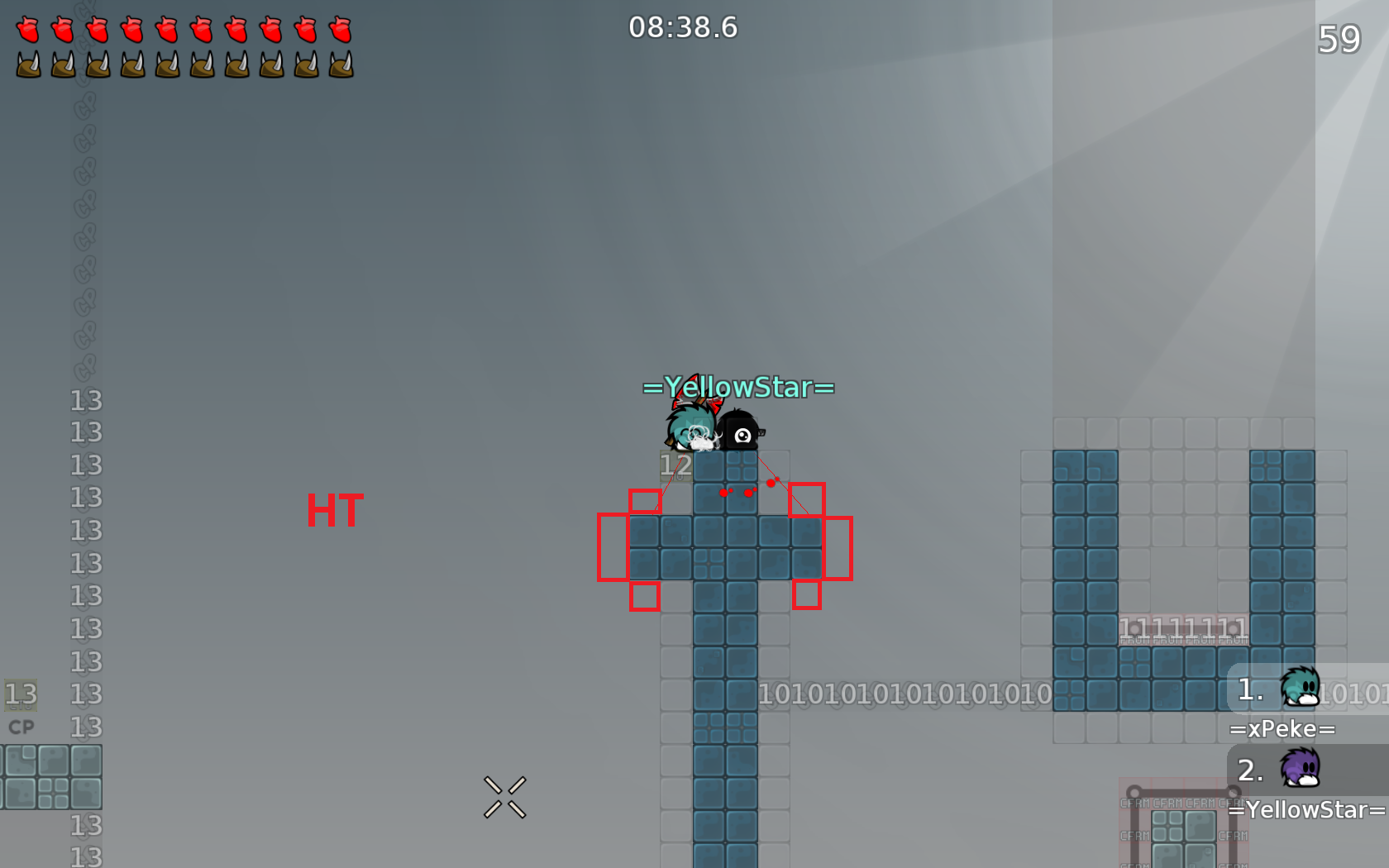This screenshot has height=868, width=1389.
Task: Click the crossed bones marker near the bottom
Action: point(504,796)
